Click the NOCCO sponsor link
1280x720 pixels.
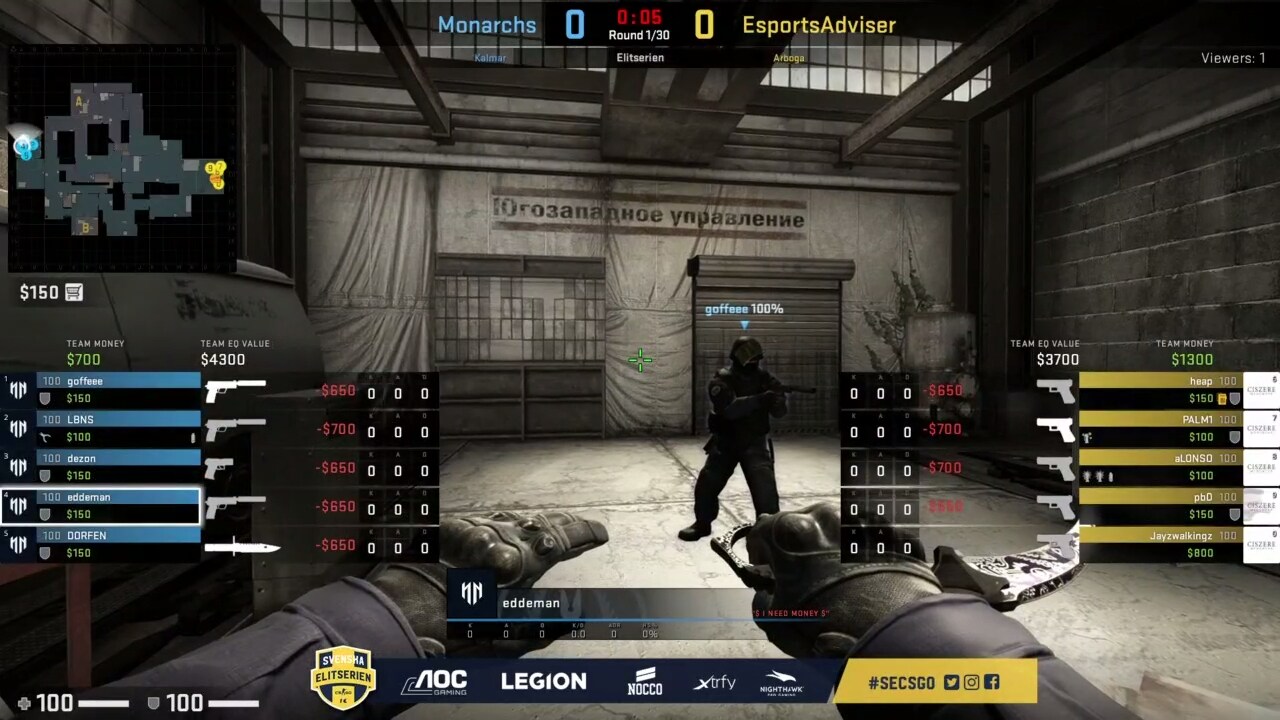pyautogui.click(x=646, y=682)
